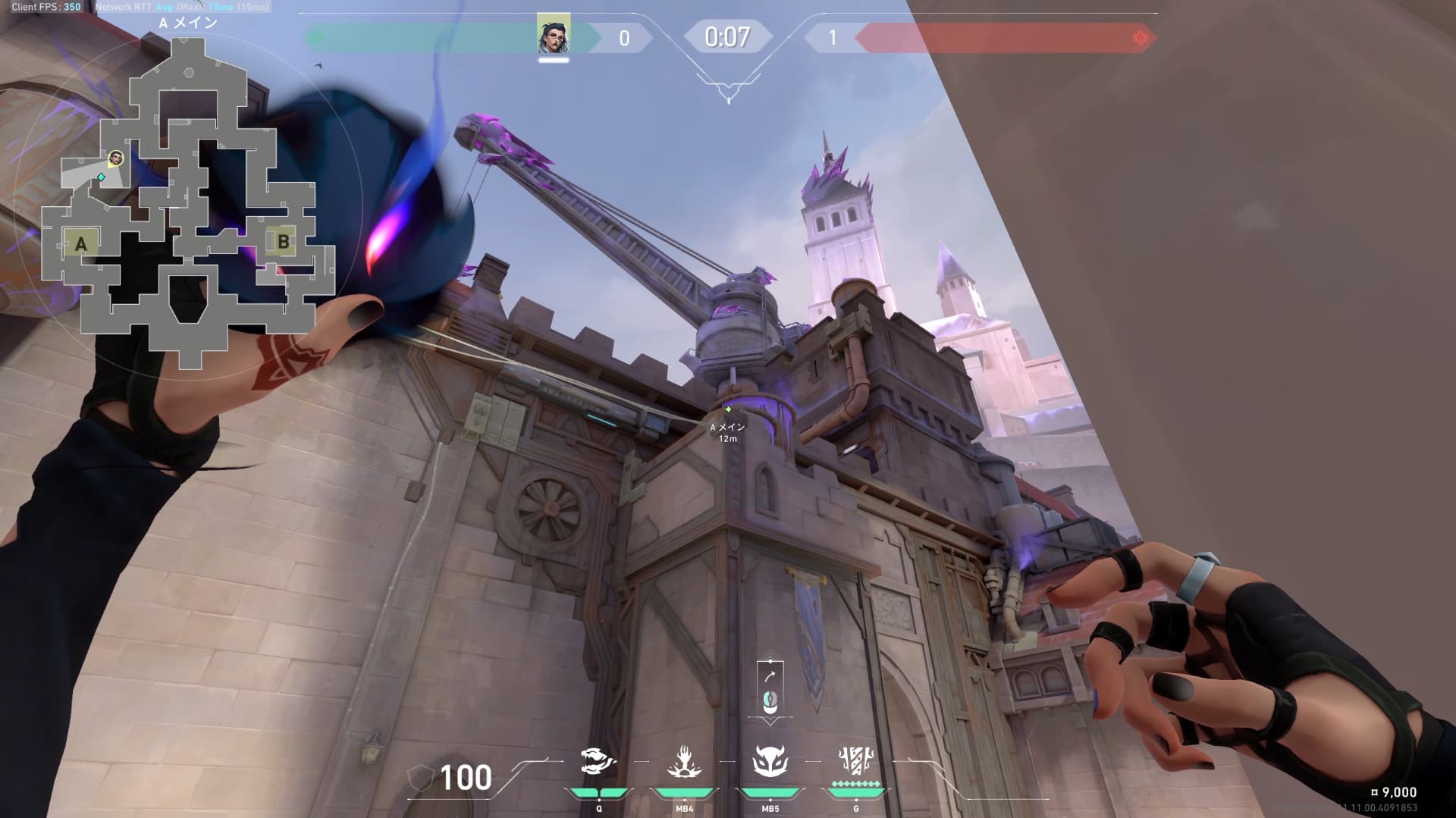The width and height of the screenshot is (1456, 818).
Task: Click the green ping marker labelled 12m
Action: tap(728, 410)
